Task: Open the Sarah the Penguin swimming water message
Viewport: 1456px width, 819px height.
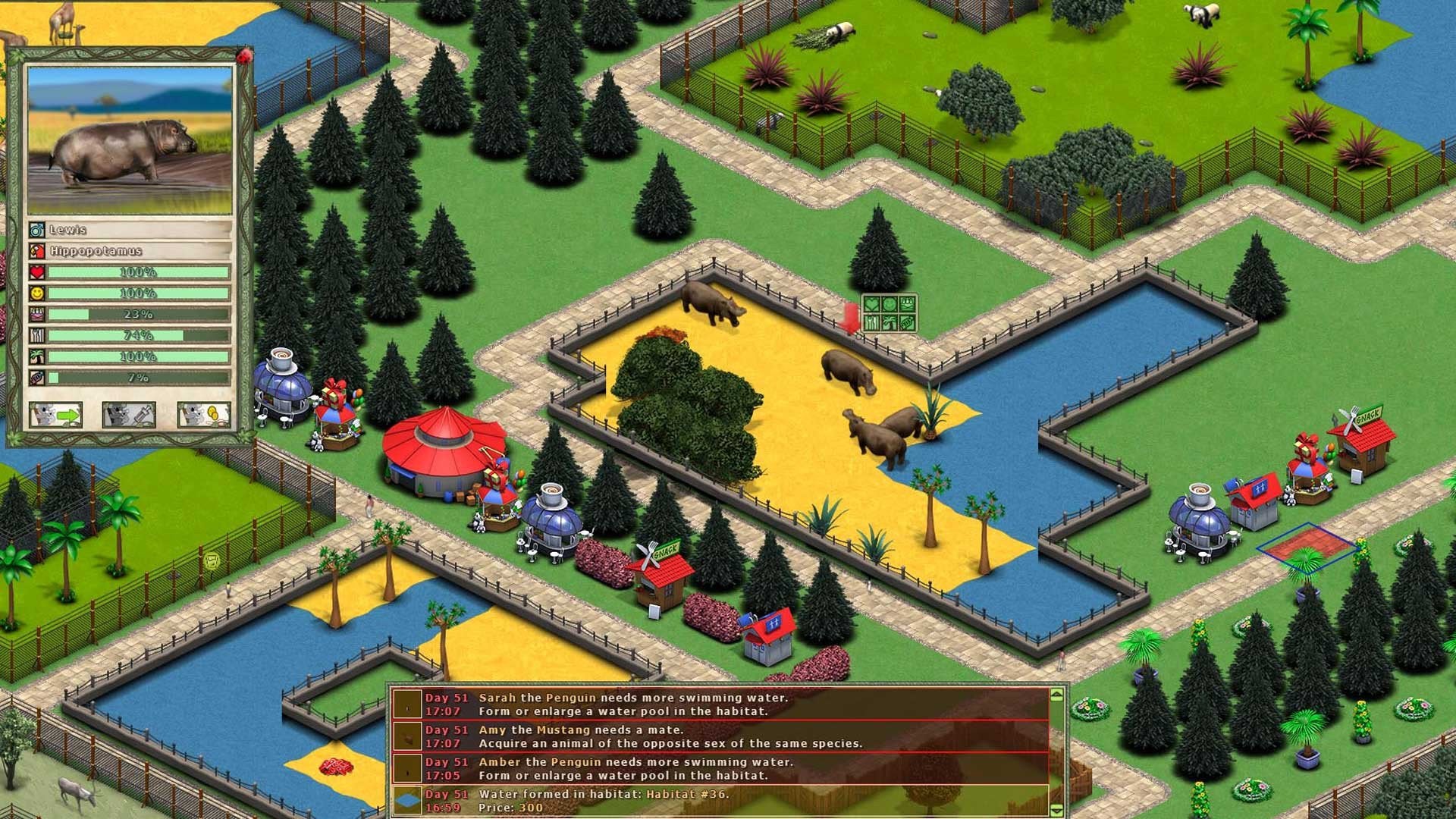Action: tap(719, 704)
